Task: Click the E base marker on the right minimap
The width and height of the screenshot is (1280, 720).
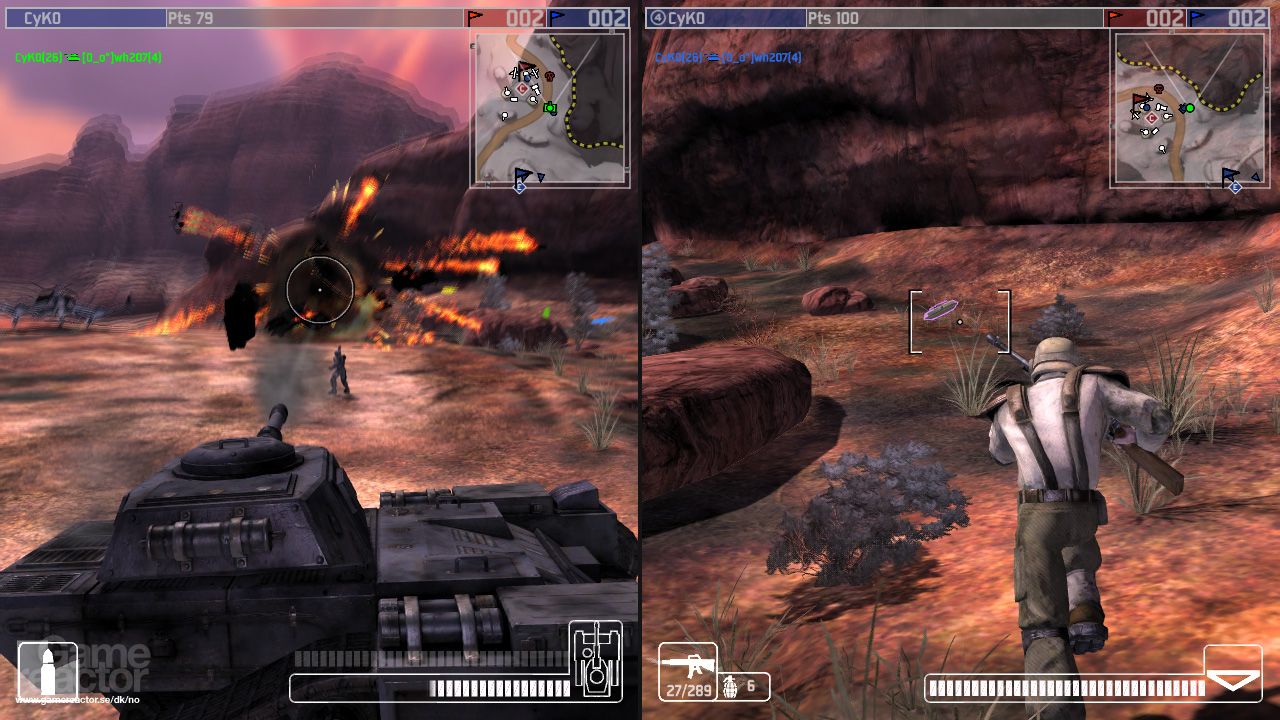Action: (x=1234, y=186)
